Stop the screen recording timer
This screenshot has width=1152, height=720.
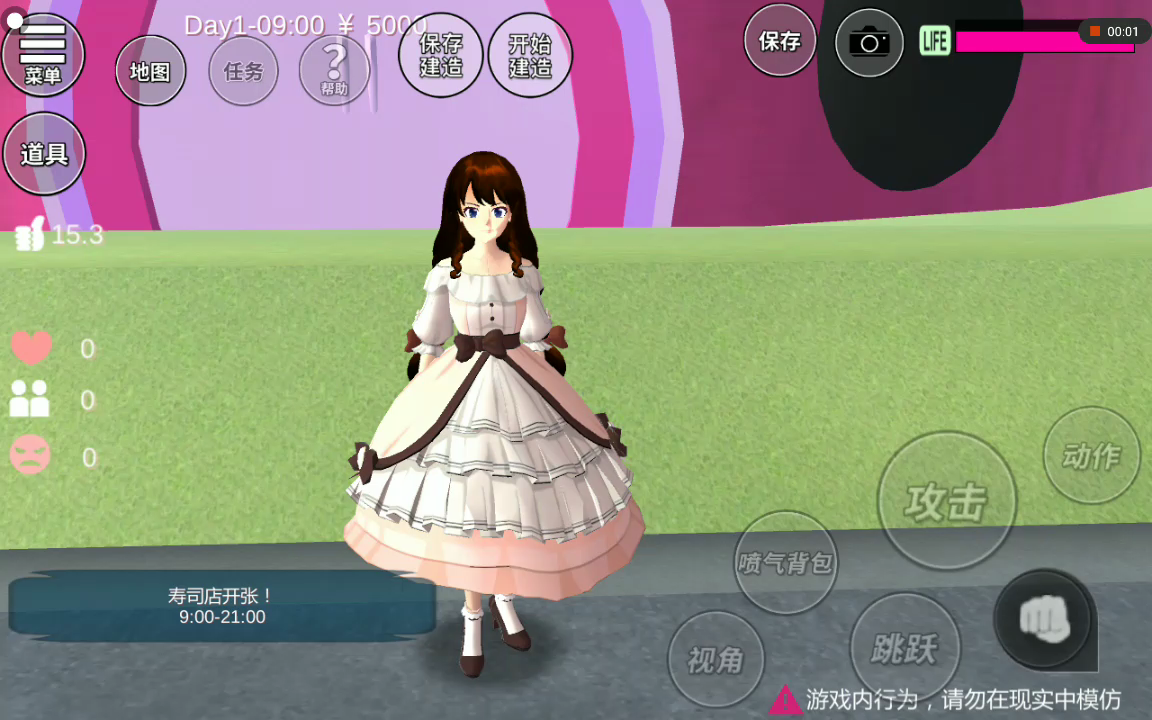click(x=1095, y=32)
